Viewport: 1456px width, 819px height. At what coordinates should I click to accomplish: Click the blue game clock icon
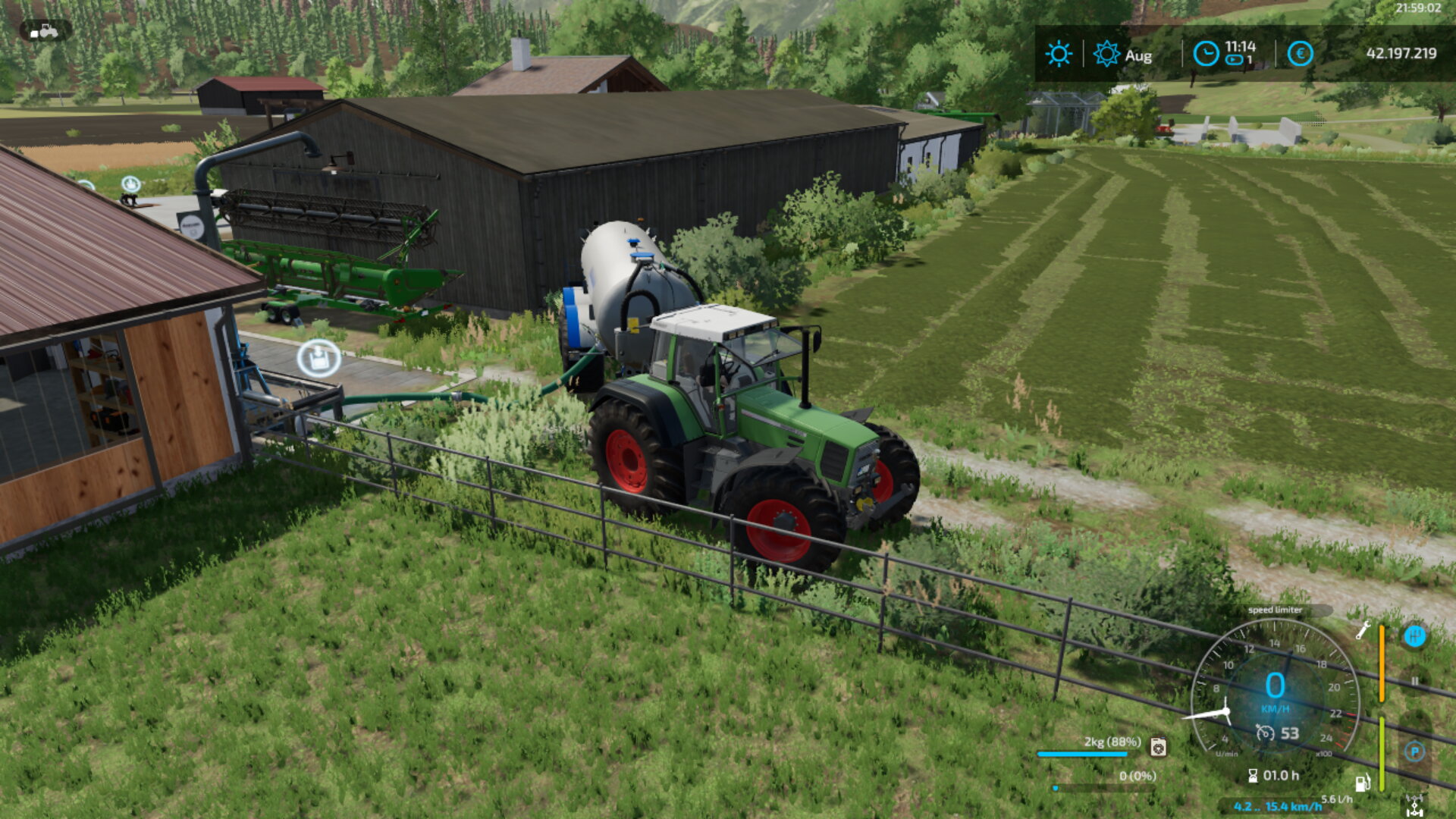click(1206, 54)
